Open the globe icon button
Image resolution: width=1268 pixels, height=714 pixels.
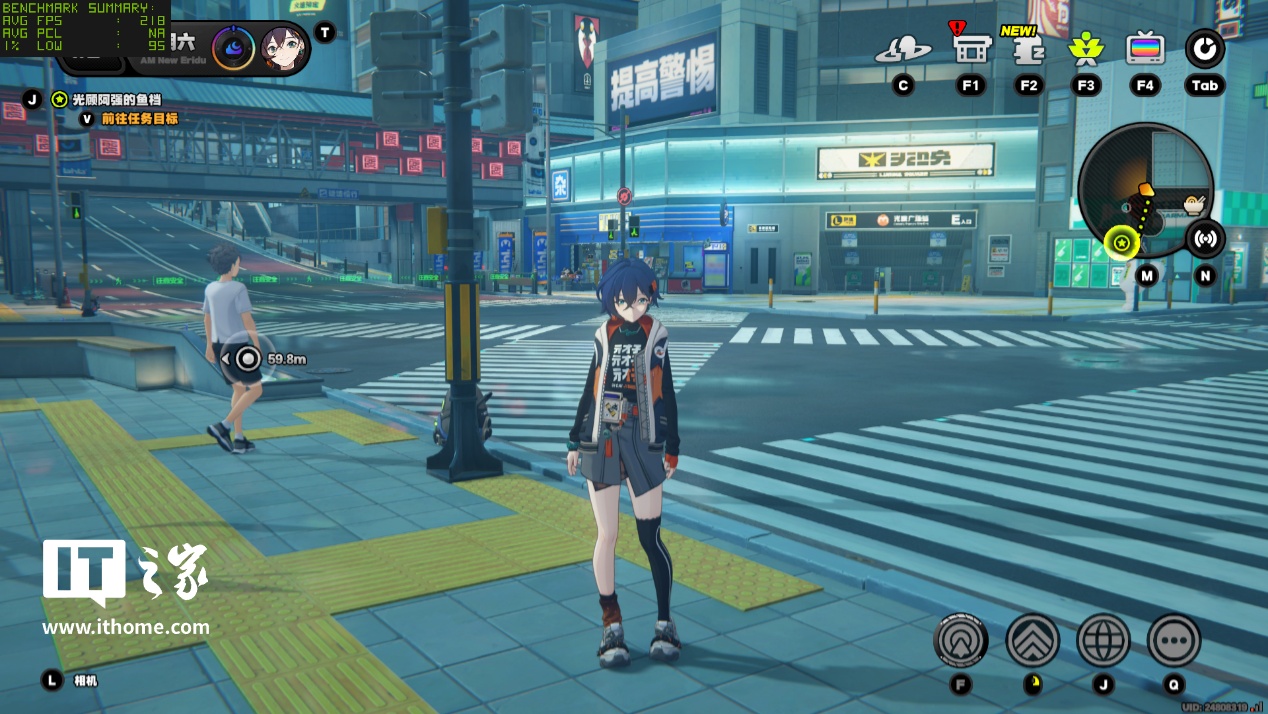point(1103,641)
